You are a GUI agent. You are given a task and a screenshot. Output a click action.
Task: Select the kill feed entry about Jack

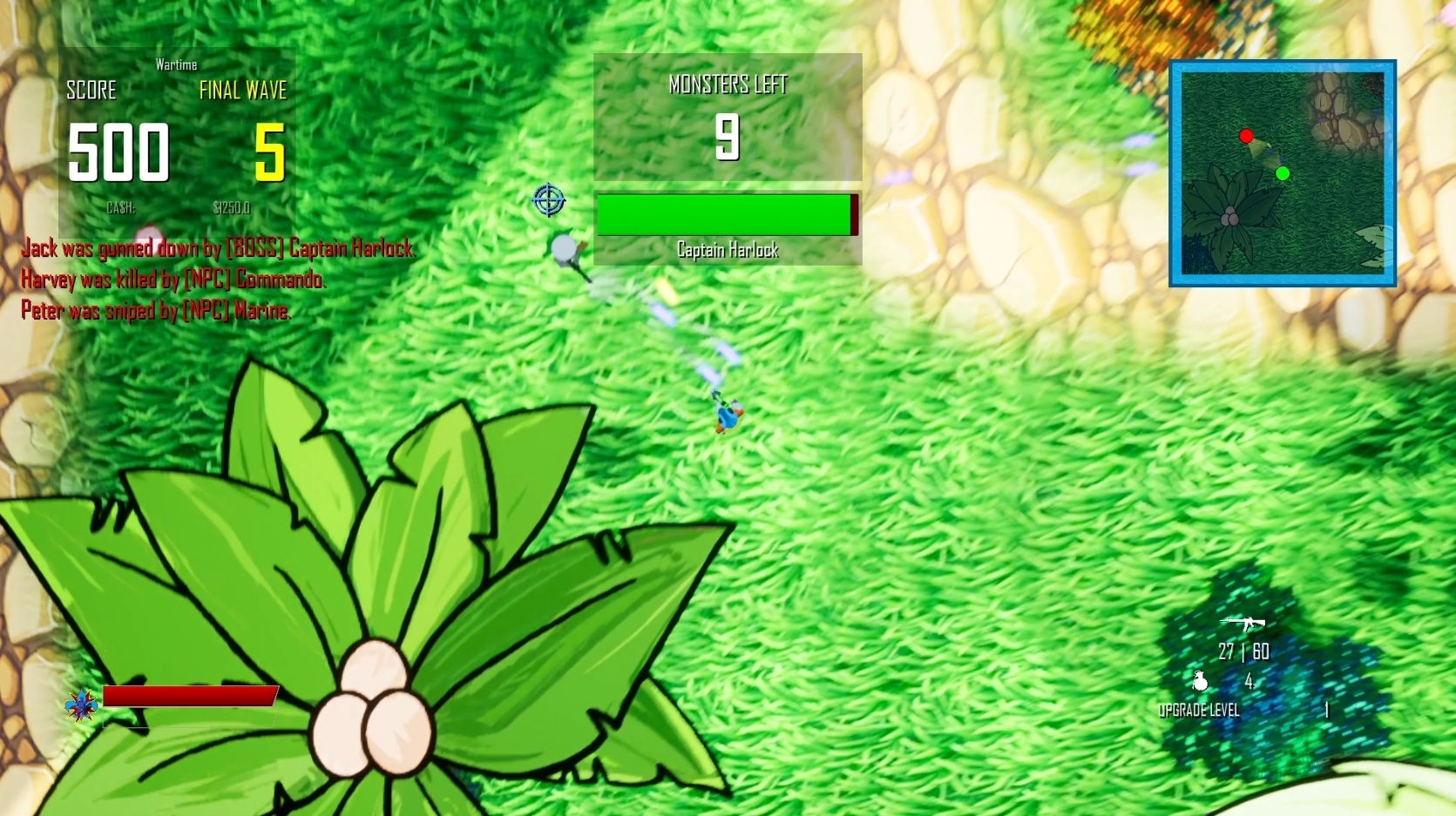click(218, 248)
